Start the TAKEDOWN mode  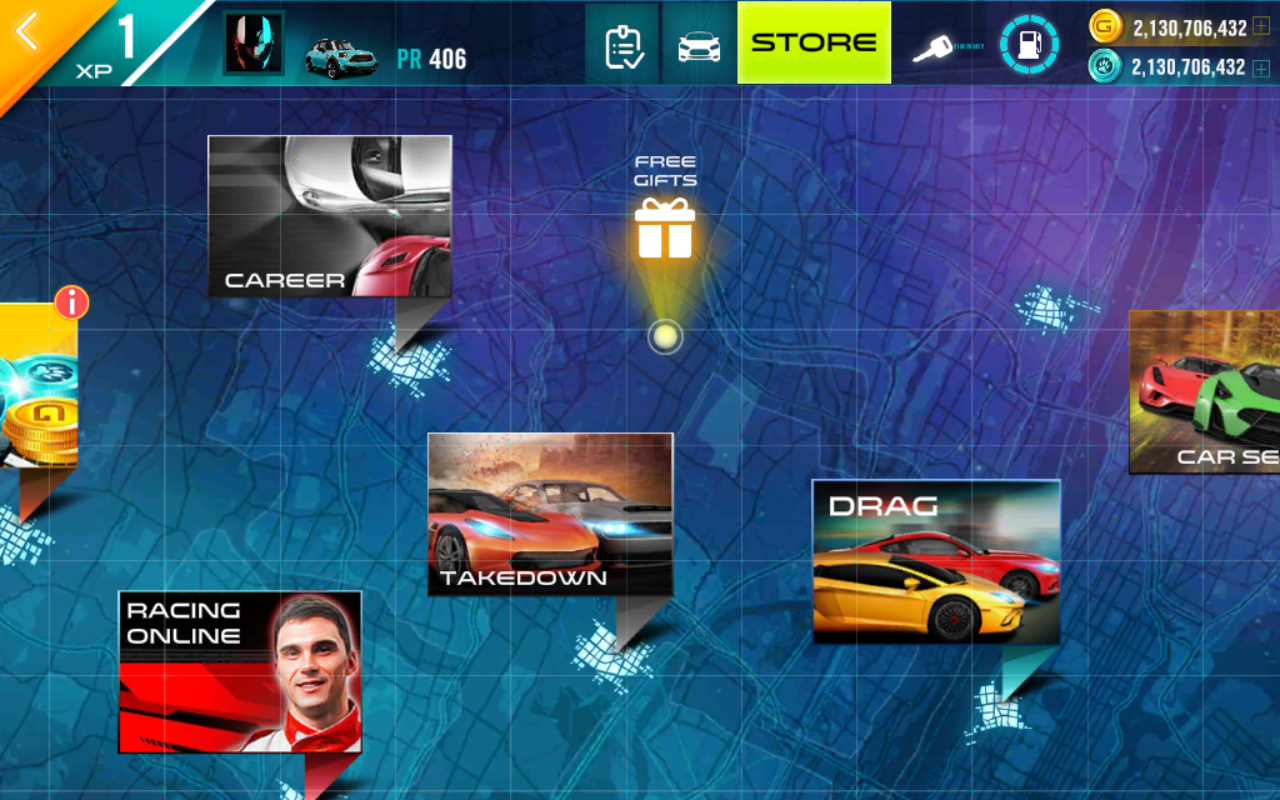(550, 514)
